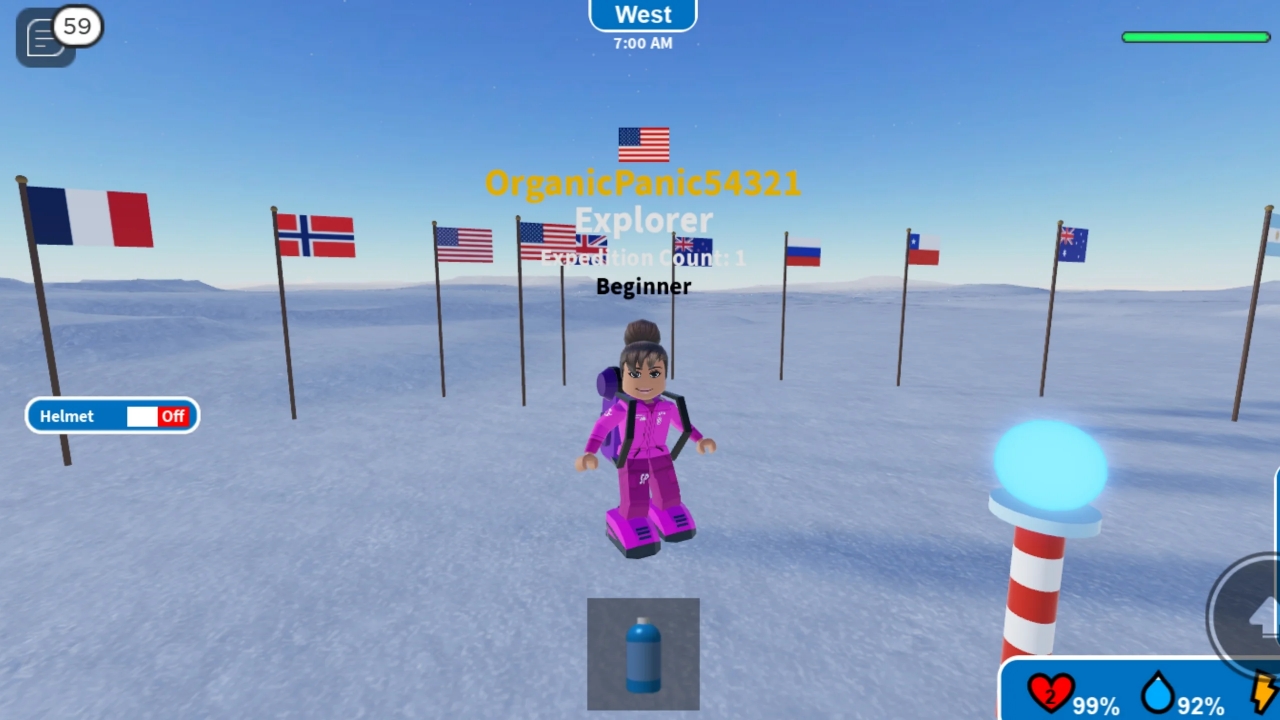1280x720 pixels.
Task: Click the player name OrganicPanic54321
Action: pyautogui.click(x=643, y=183)
